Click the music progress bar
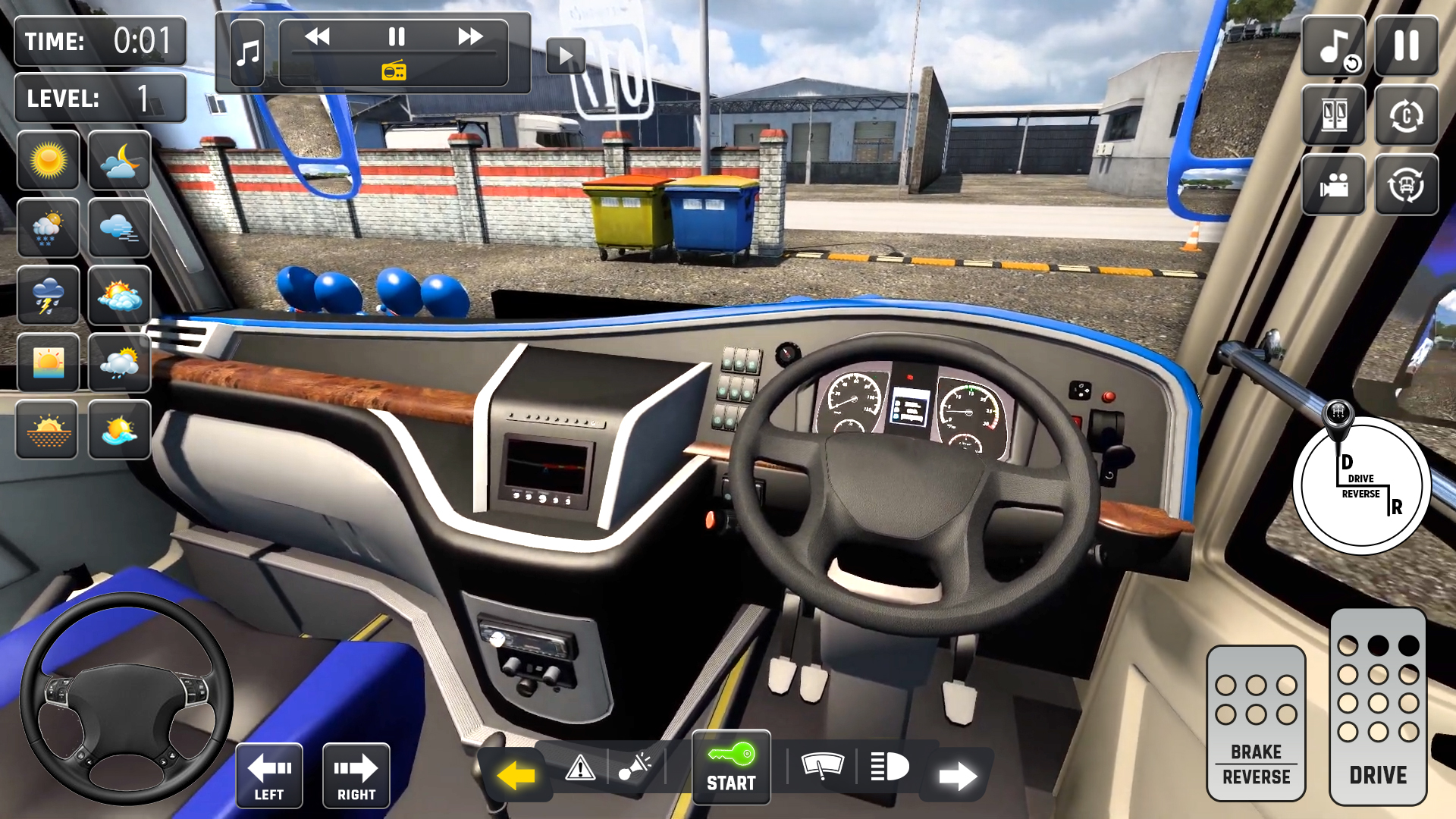This screenshot has height=819, width=1456. tap(394, 54)
